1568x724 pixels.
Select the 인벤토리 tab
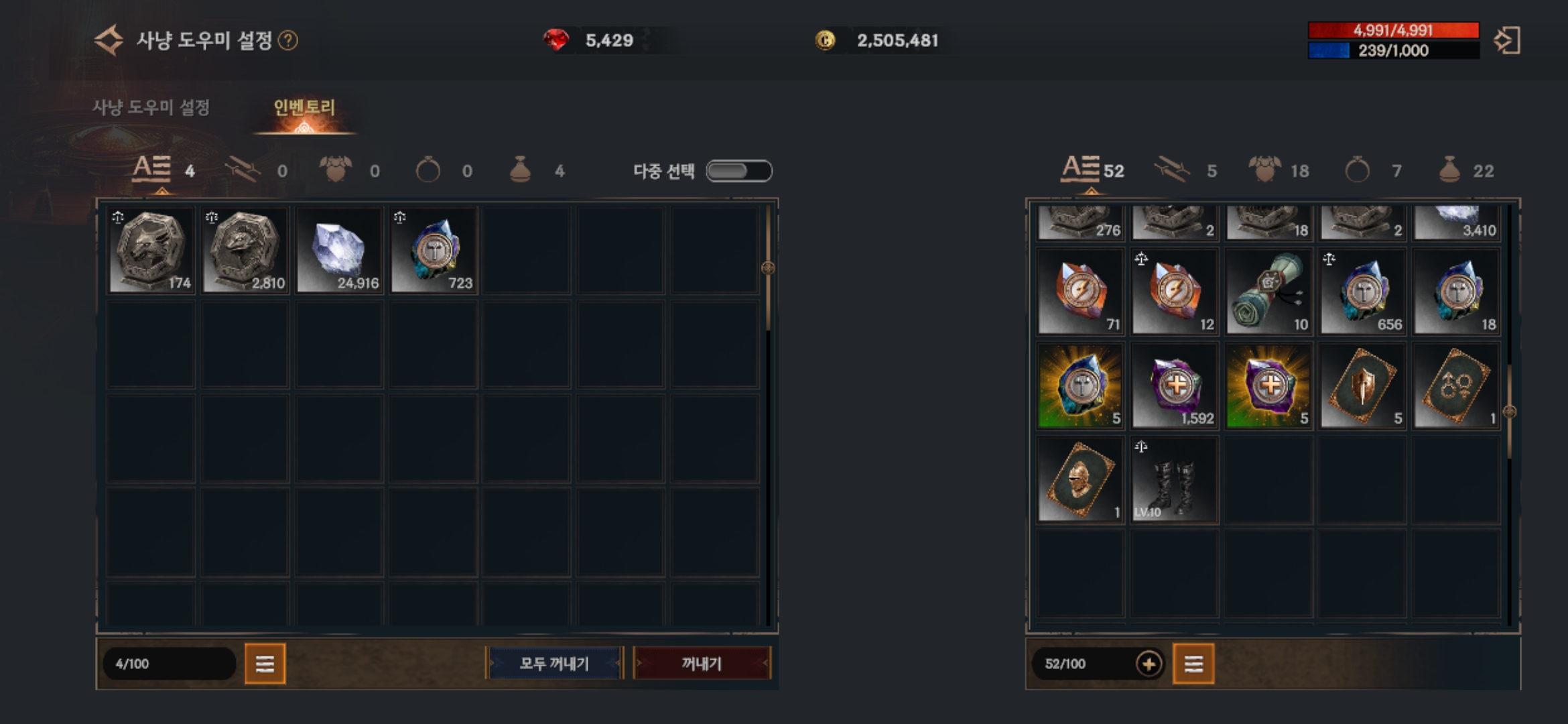click(x=304, y=107)
